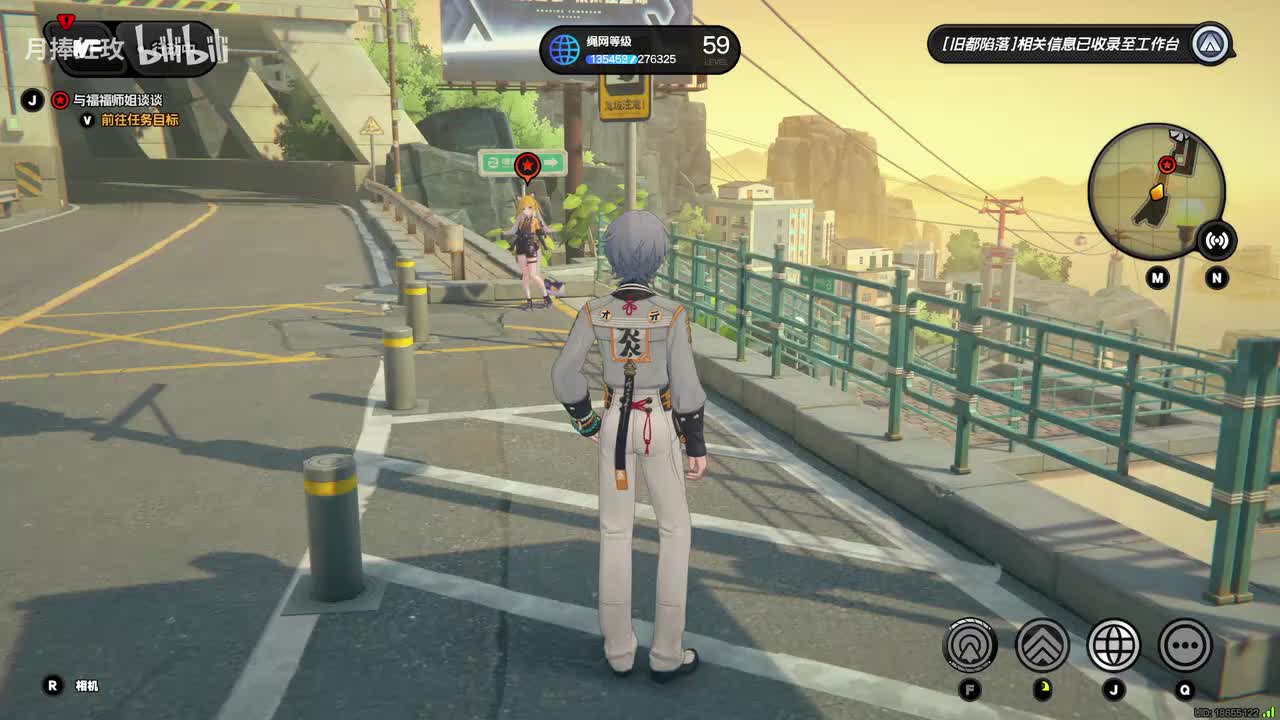Open the circular minimap
Screen dimensions: 1280x720
pyautogui.click(x=1156, y=191)
